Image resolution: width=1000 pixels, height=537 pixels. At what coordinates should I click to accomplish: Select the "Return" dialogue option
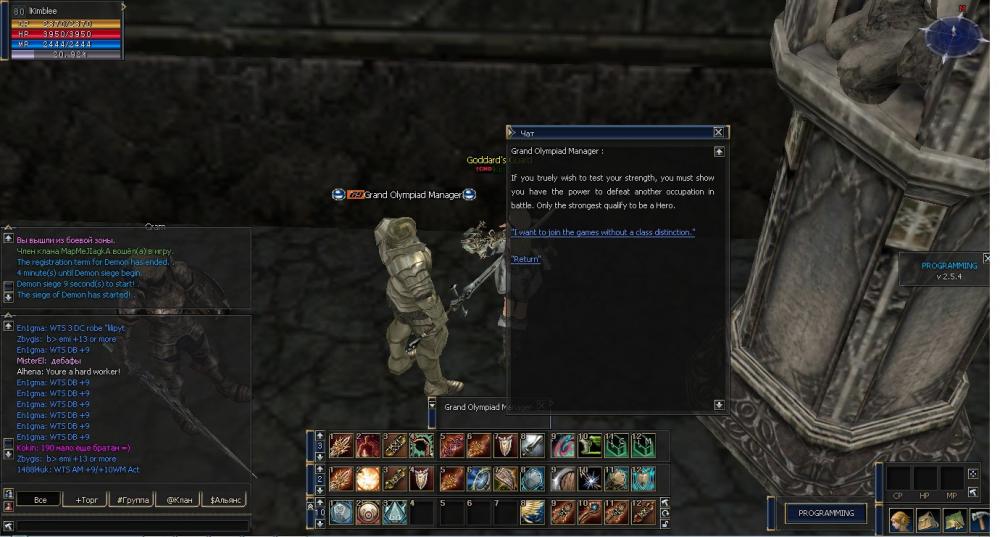(x=526, y=259)
